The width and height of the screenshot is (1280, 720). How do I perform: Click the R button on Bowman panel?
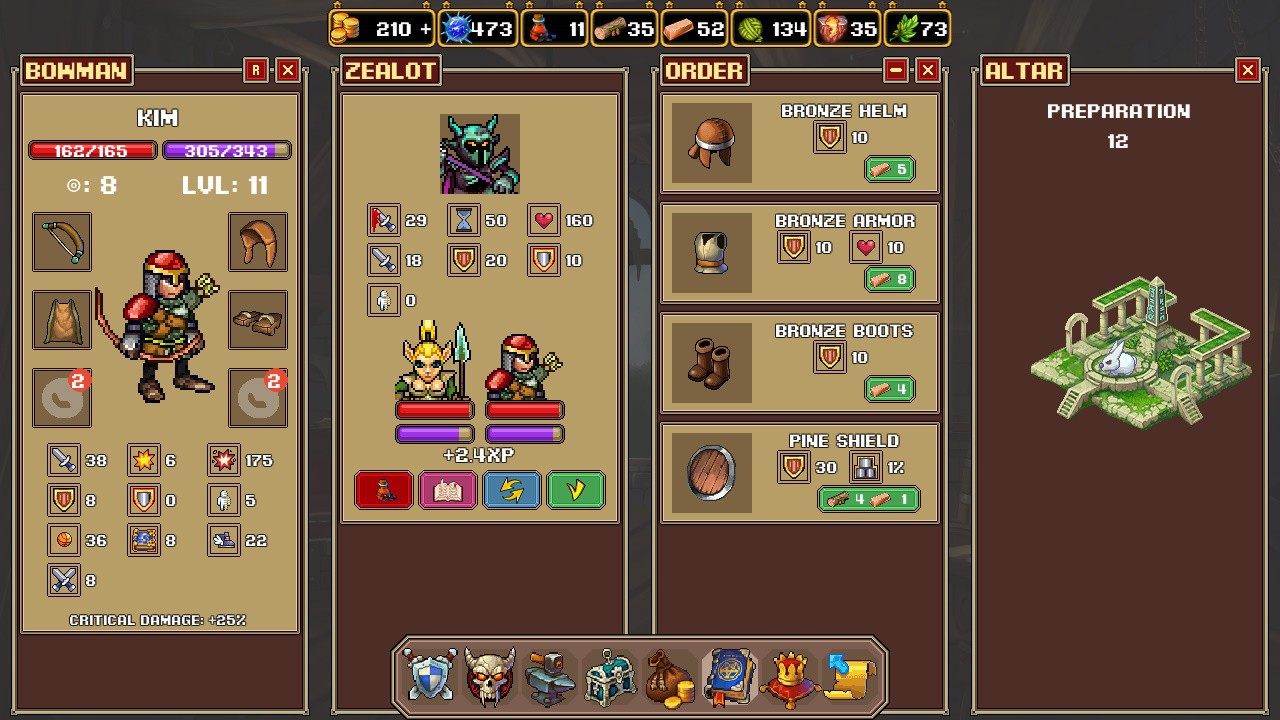[256, 70]
